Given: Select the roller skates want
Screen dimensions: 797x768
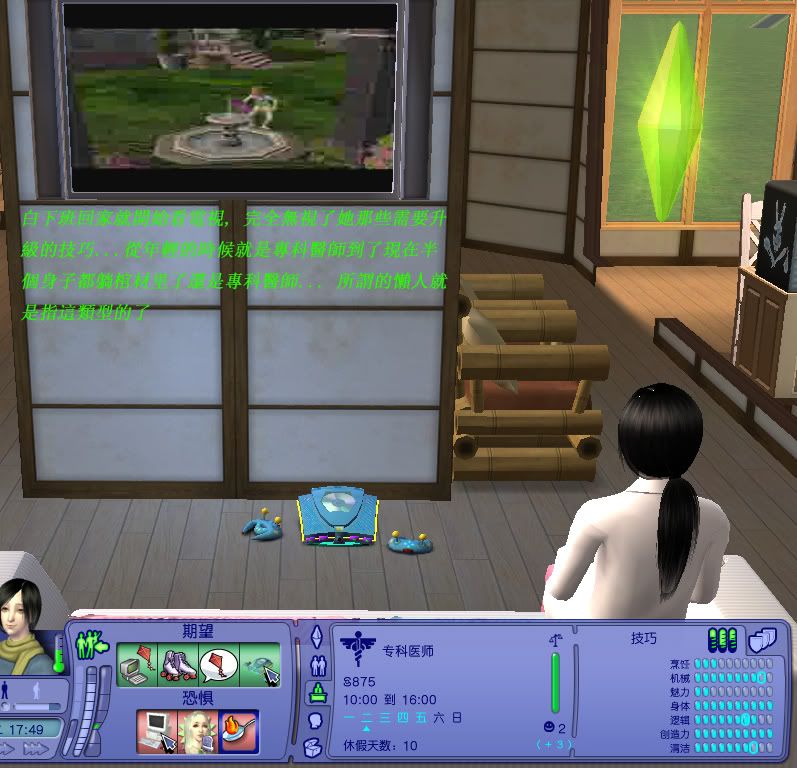Looking at the screenshot, I should pos(177,664).
